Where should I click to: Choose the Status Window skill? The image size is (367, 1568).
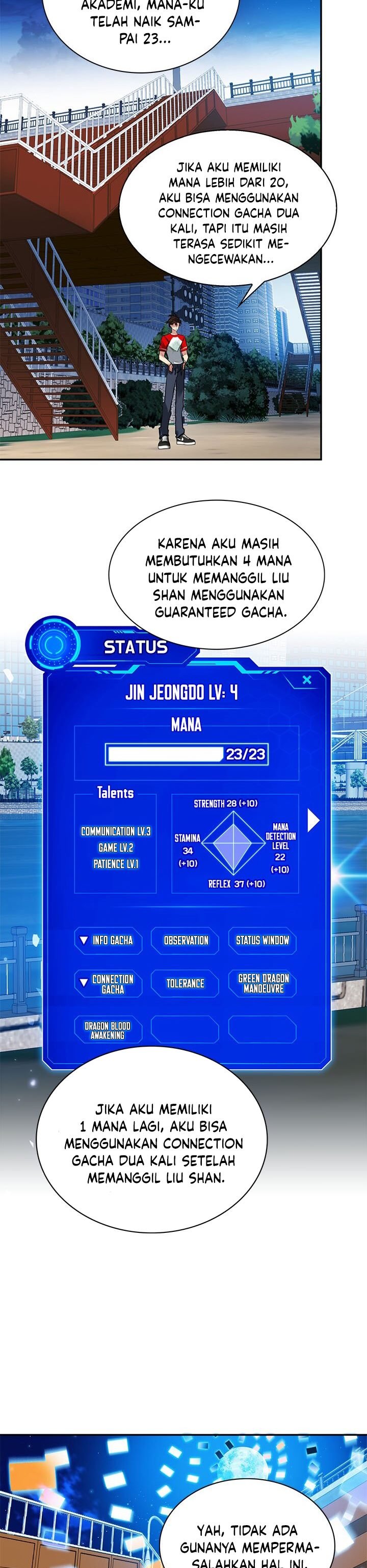point(263,941)
